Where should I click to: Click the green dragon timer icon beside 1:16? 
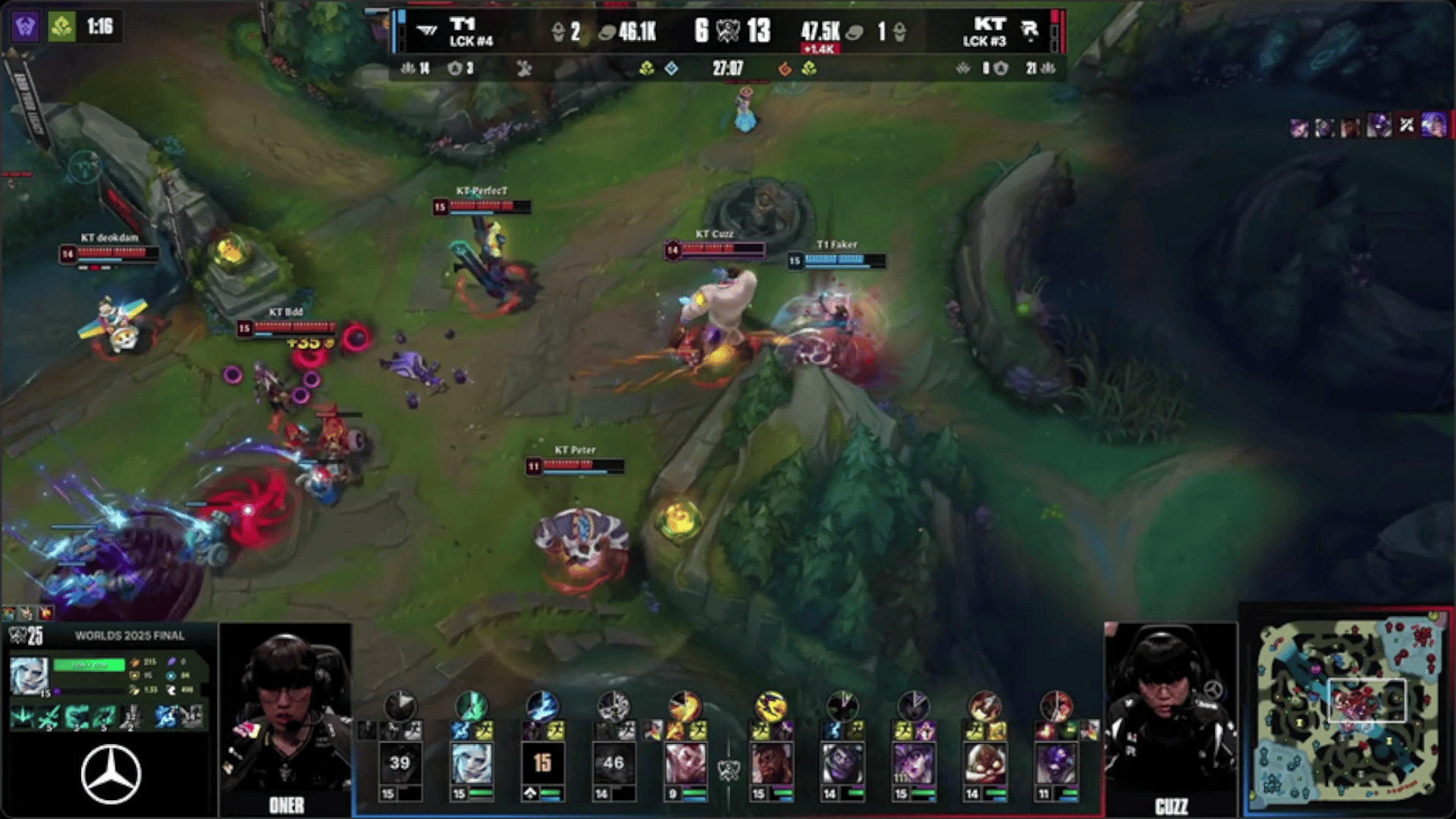[x=61, y=27]
